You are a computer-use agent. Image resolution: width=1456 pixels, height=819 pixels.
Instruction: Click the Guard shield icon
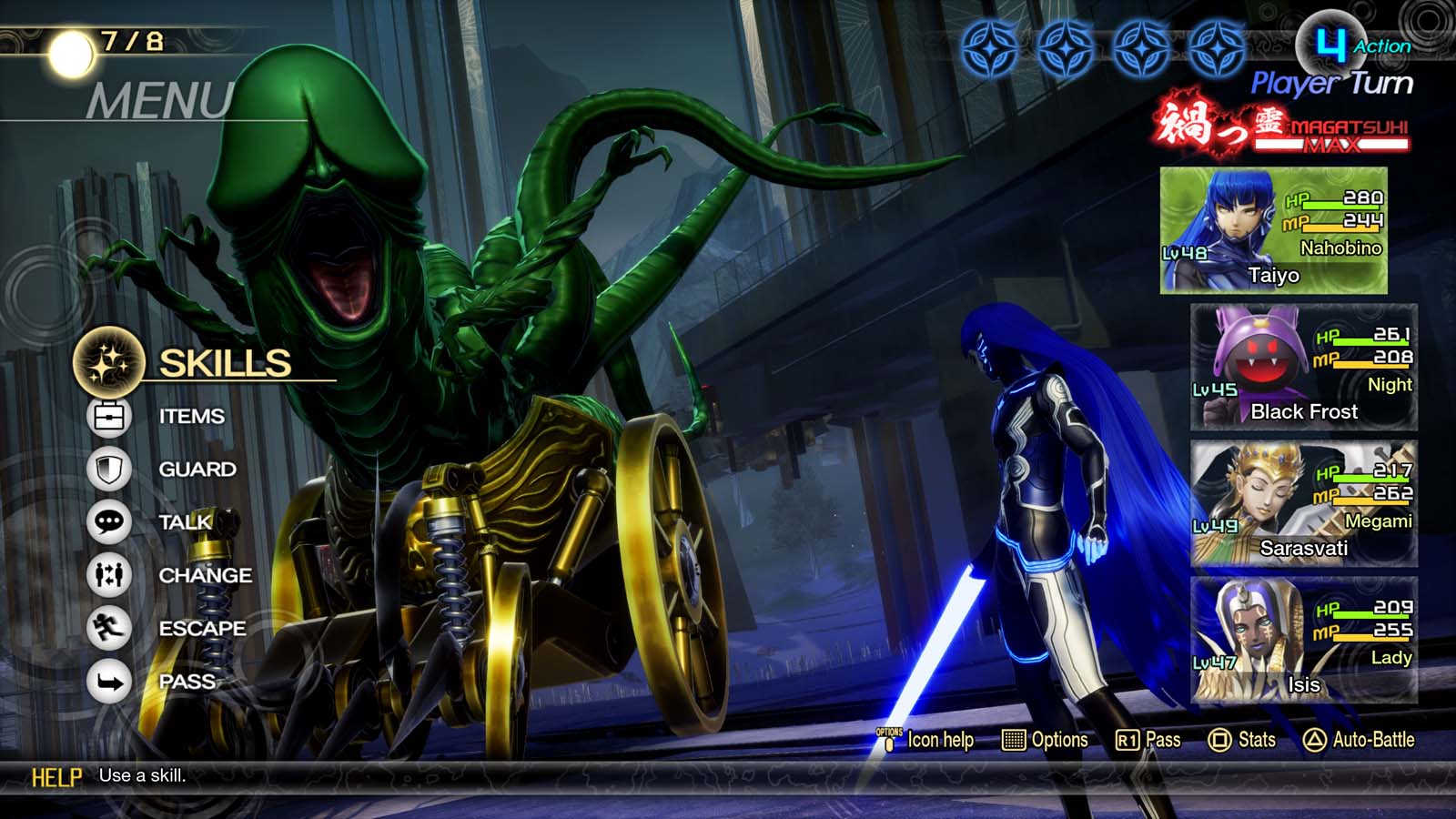[108, 469]
